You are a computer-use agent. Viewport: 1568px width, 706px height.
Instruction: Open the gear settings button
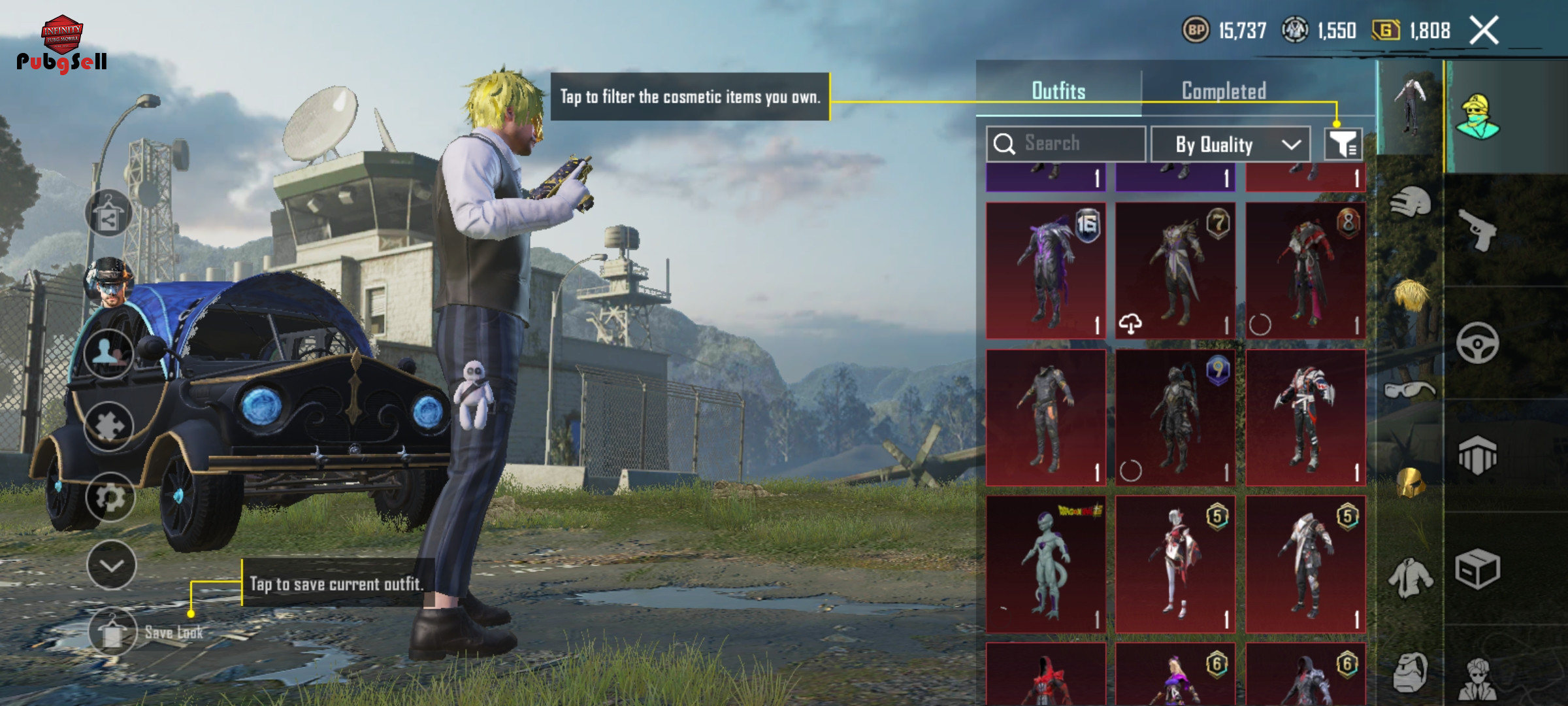coord(110,497)
